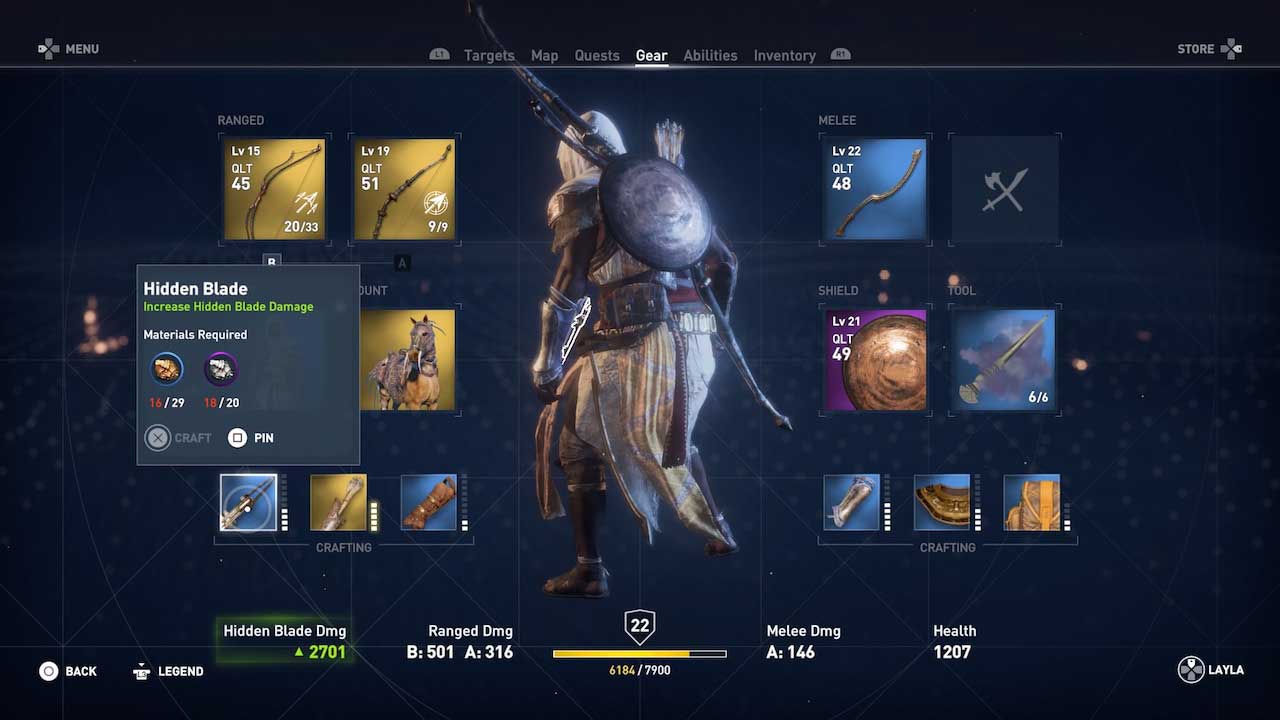Select the yellow pouch crafting slot
The image size is (1280, 720).
pos(1031,503)
